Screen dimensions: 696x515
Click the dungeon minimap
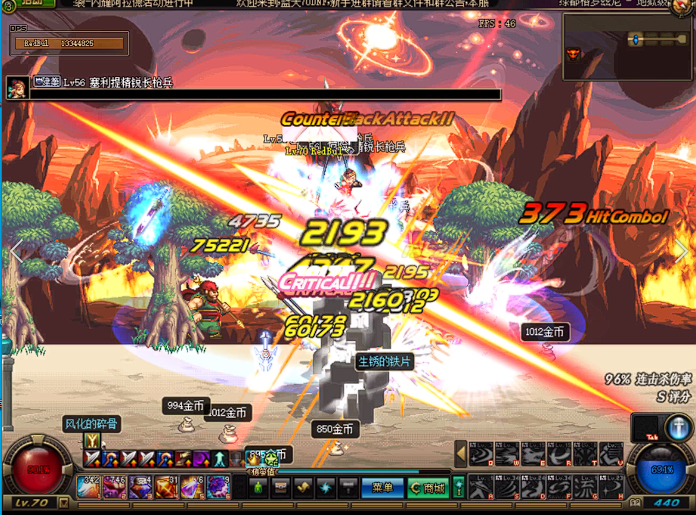click(x=626, y=41)
